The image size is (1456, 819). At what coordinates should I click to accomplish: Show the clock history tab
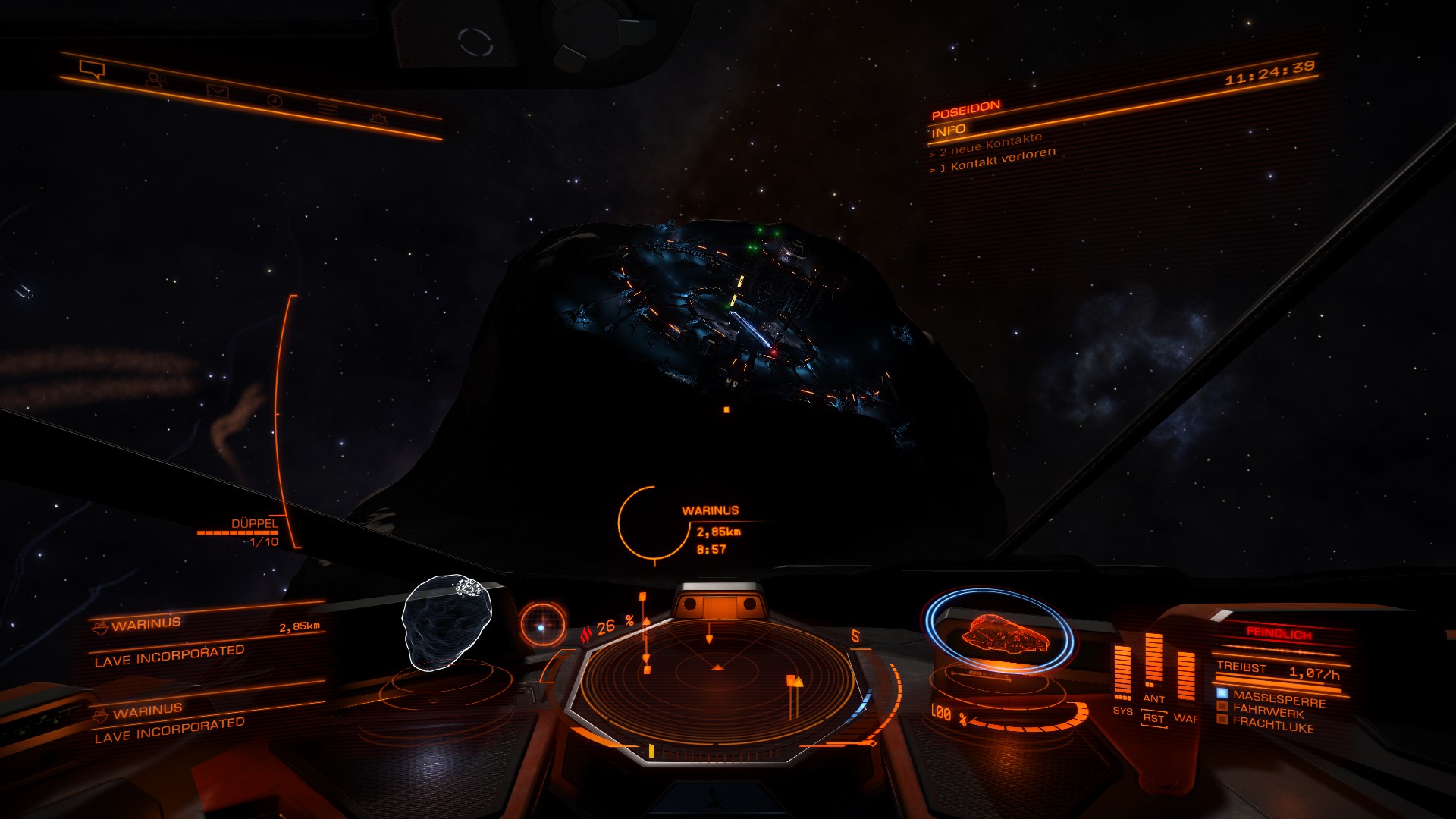[x=275, y=100]
